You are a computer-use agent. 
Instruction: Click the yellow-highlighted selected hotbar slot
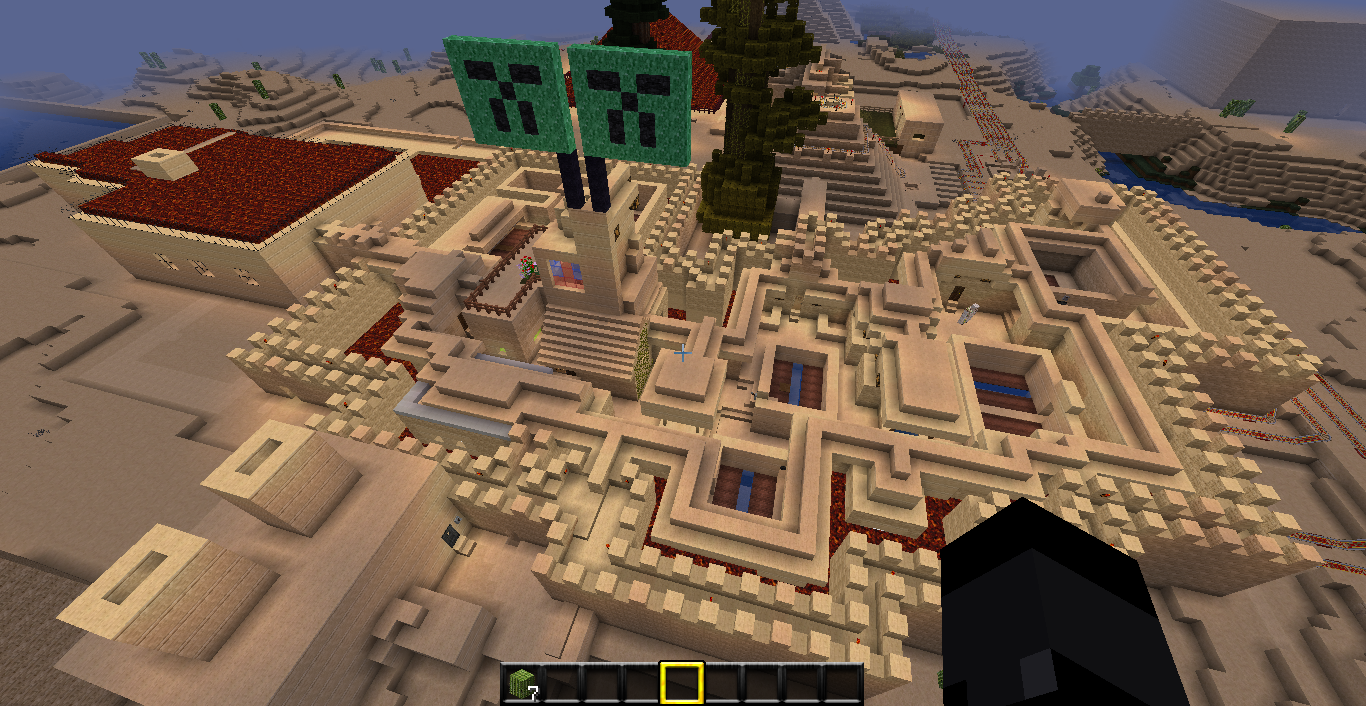(682, 683)
